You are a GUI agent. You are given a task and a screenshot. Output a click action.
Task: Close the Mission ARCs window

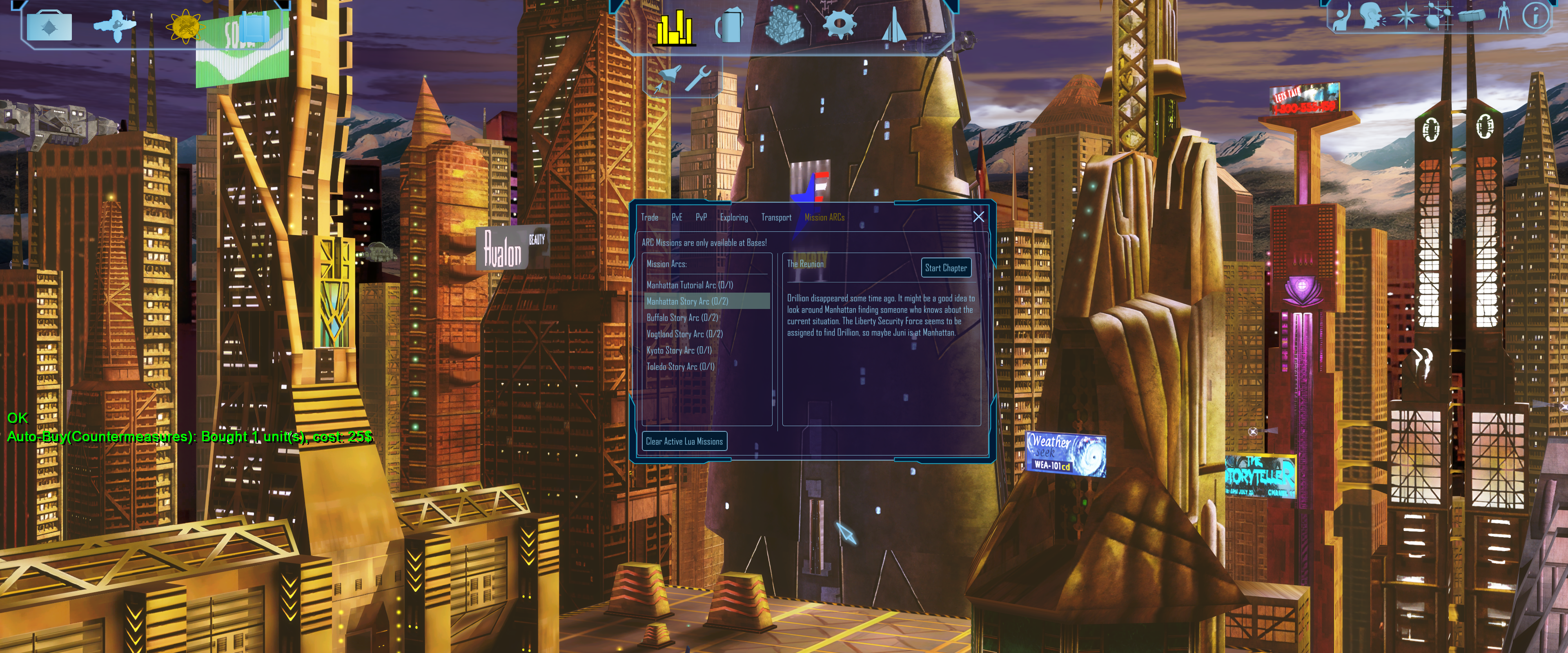tap(978, 217)
